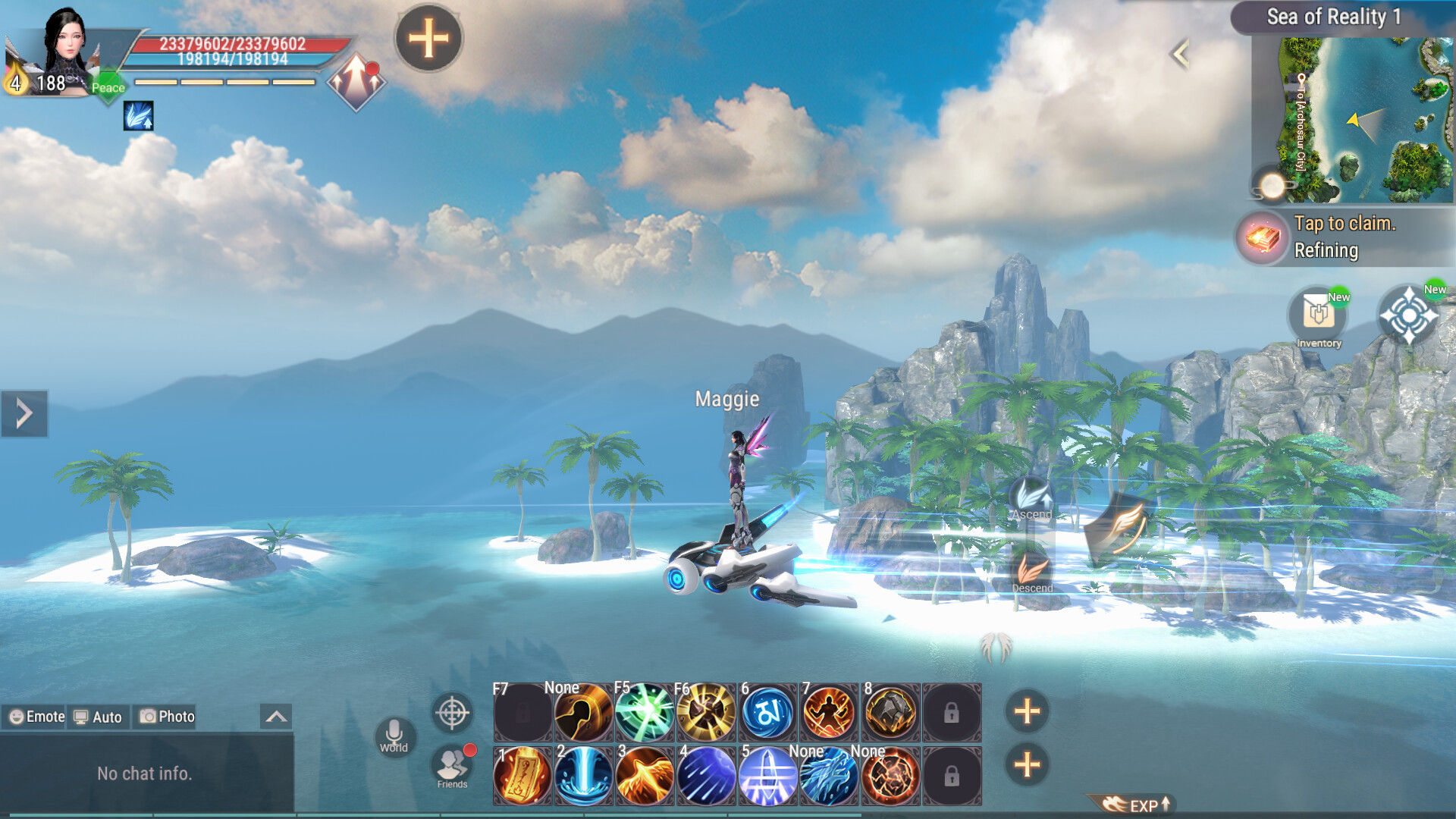The height and width of the screenshot is (819, 1456).
Task: Collapse the minimap with the left chevron
Action: pyautogui.click(x=1181, y=53)
